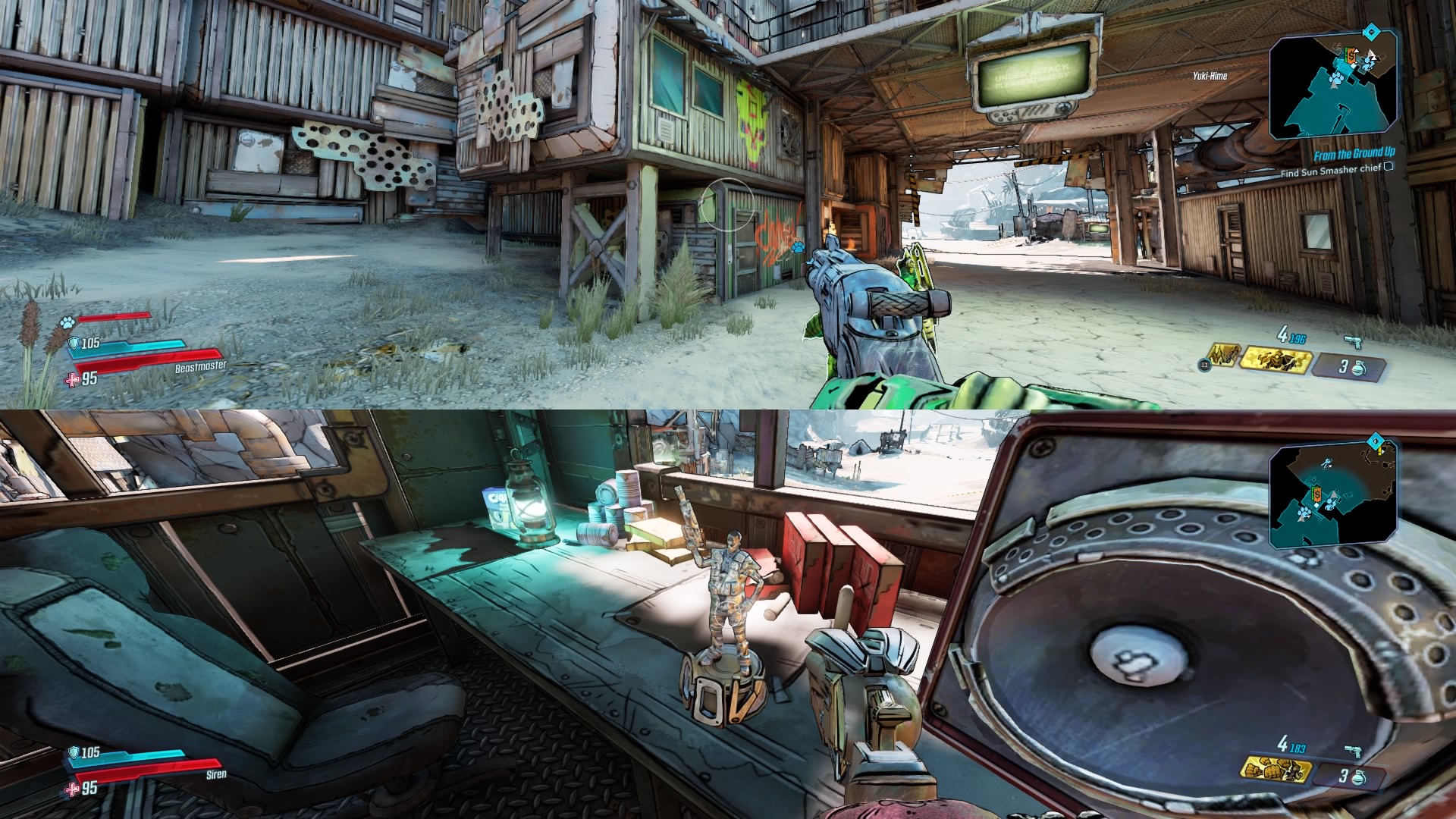Viewport: 1456px width, 819px height.
Task: Select the pistol ammo icon on Beastmaster HUD
Action: 1354,342
